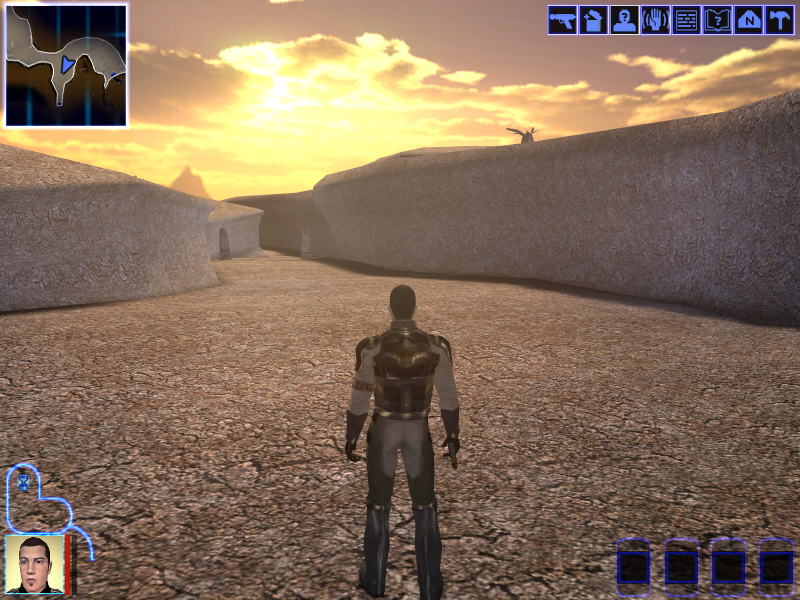Open the Options hammer icon
The width and height of the screenshot is (800, 600).
coord(779,20)
